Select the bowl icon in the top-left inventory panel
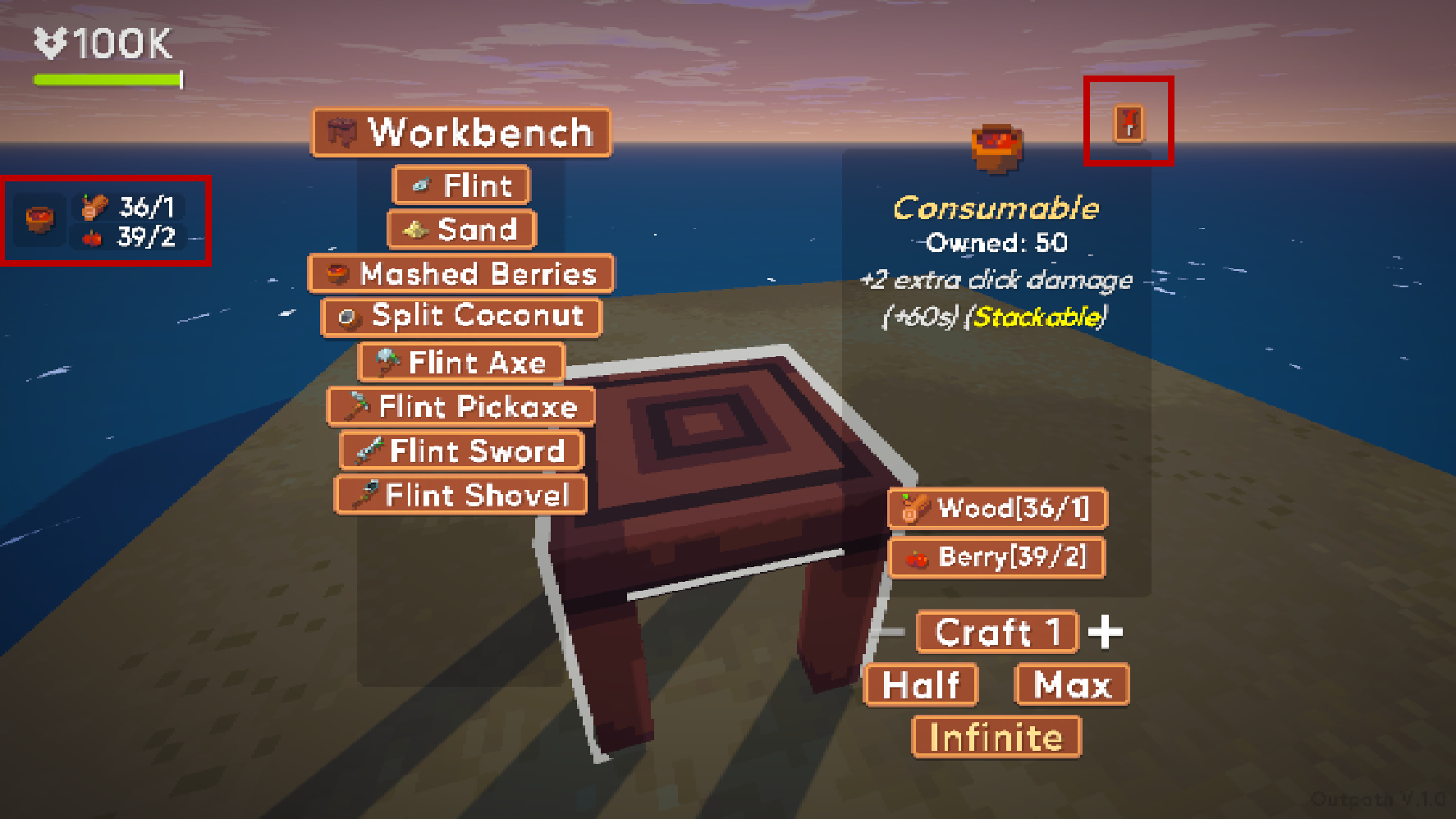Viewport: 1456px width, 819px height. pyautogui.click(x=38, y=219)
